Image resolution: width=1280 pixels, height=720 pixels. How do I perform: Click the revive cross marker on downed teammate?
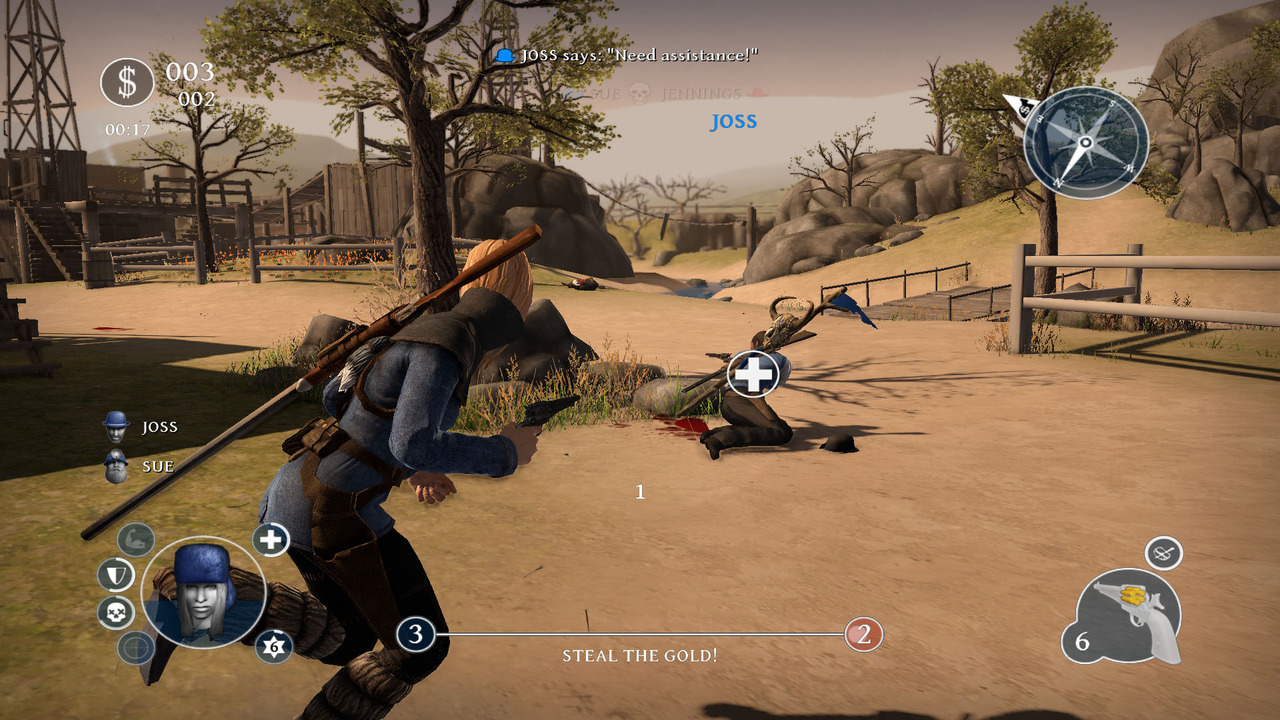click(x=754, y=374)
